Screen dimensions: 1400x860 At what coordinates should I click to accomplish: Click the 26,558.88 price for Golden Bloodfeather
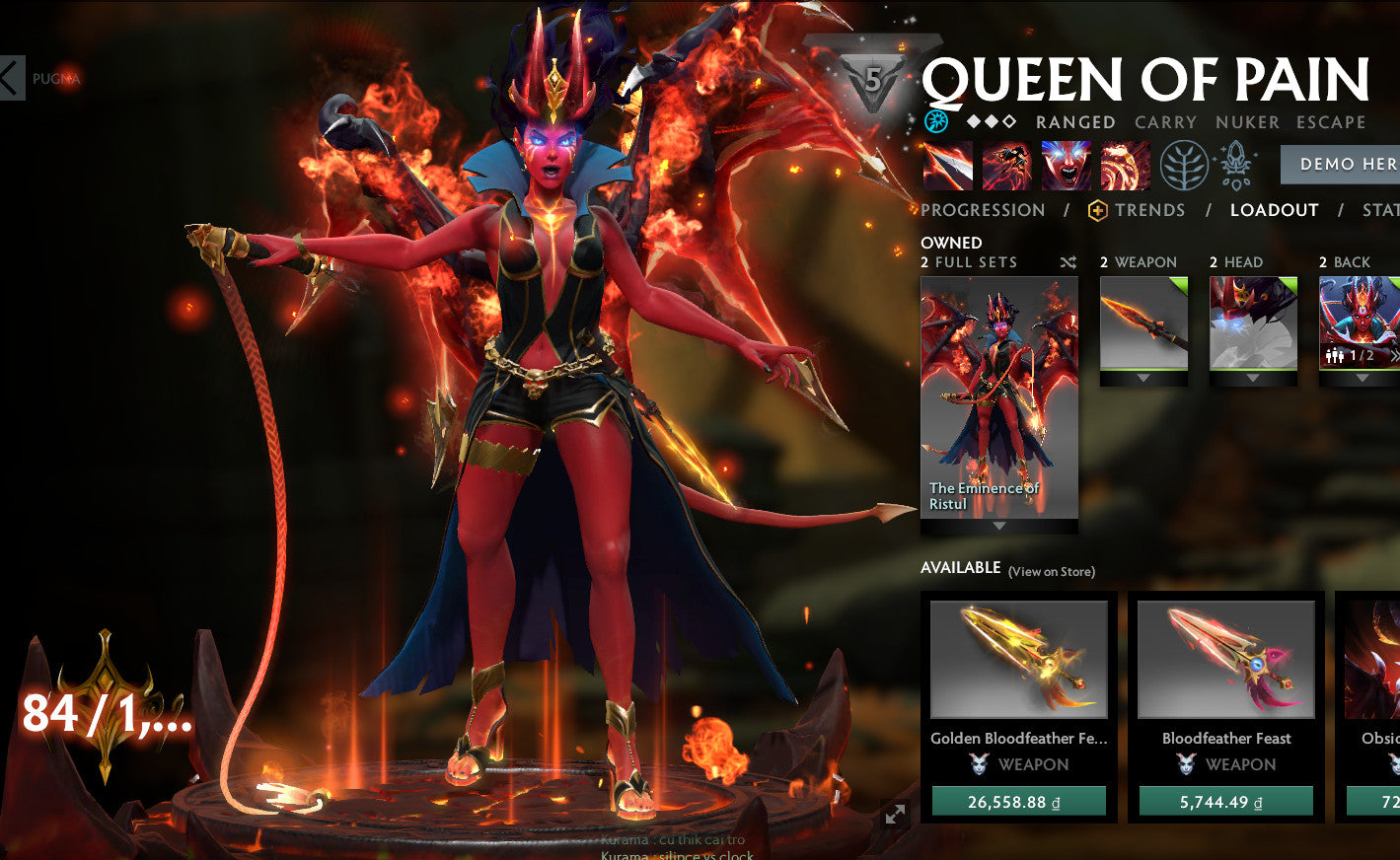click(x=1019, y=802)
